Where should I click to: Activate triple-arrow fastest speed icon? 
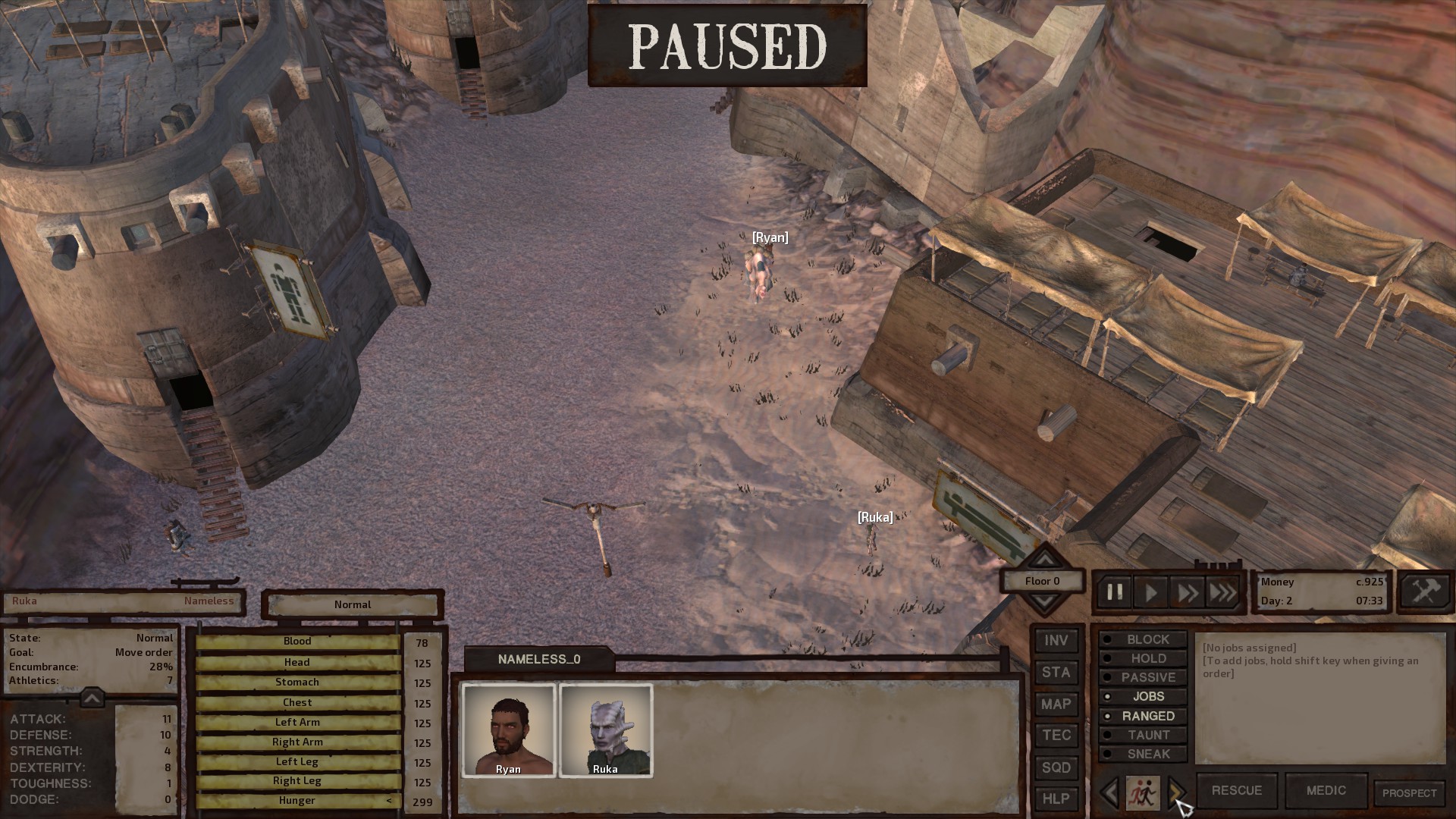pos(1222,592)
